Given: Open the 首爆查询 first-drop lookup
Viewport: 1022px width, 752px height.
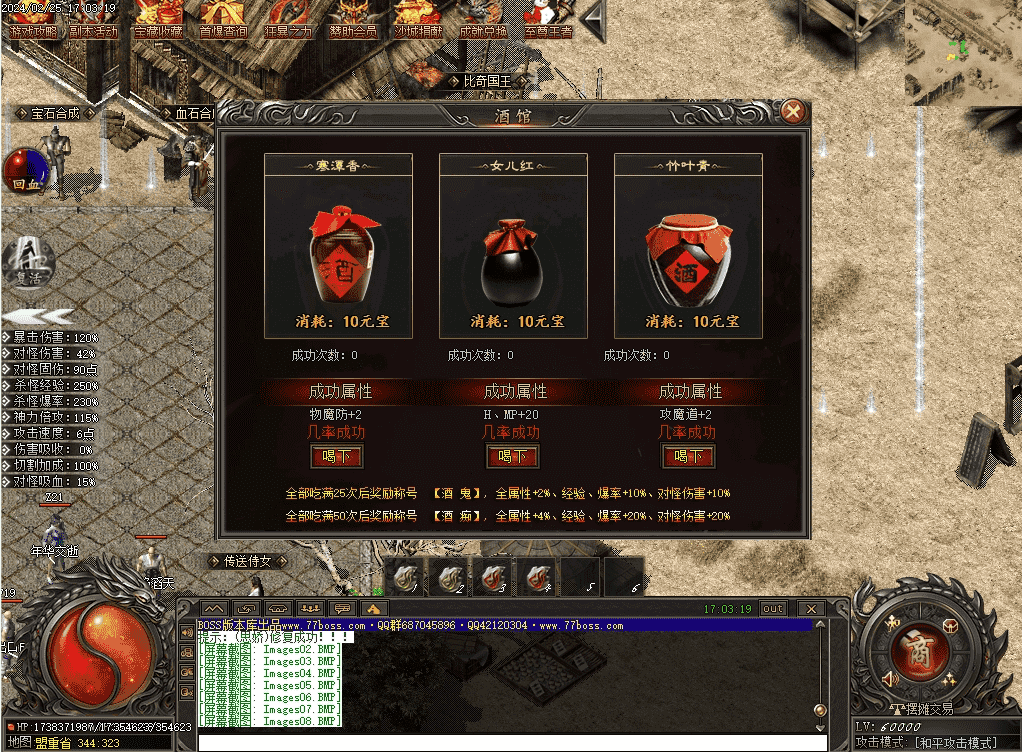Looking at the screenshot, I should 224,18.
